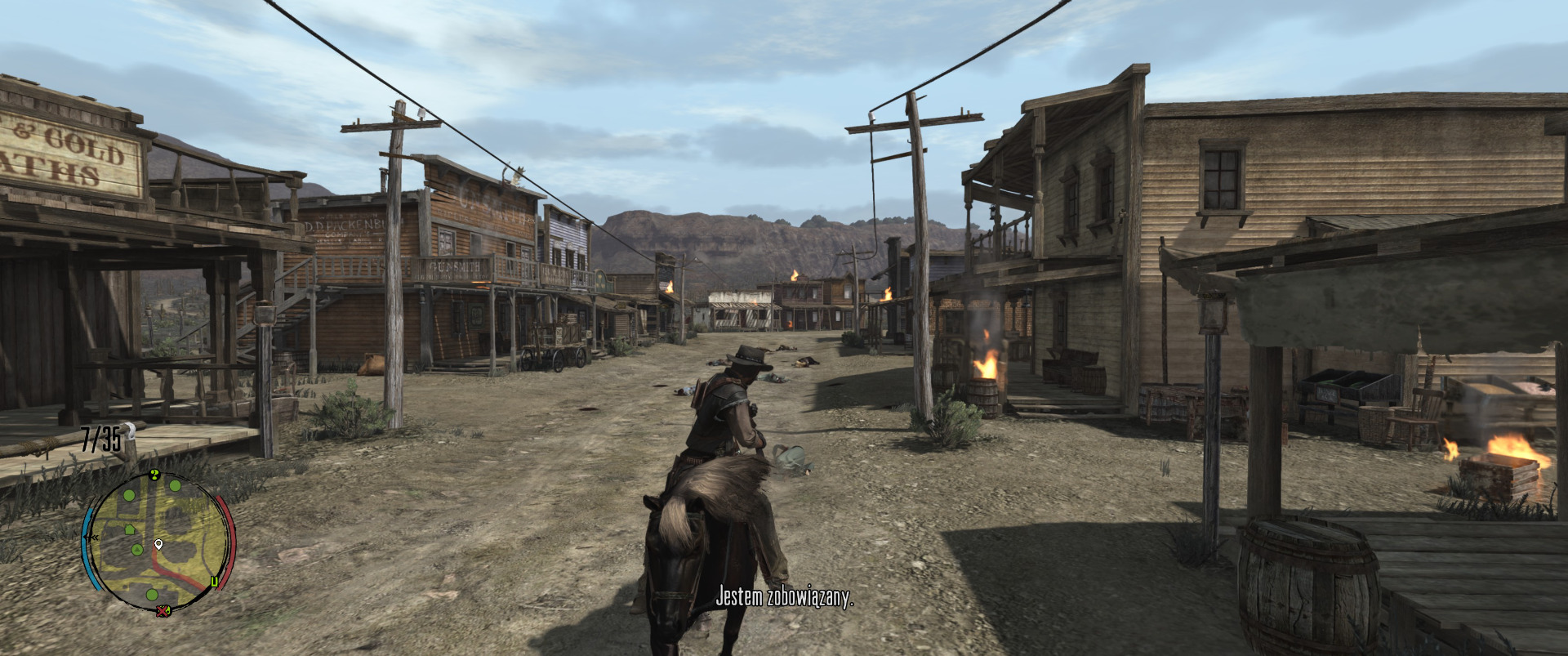
Task: Select the green question mark minimap marker
Action: click(154, 475)
